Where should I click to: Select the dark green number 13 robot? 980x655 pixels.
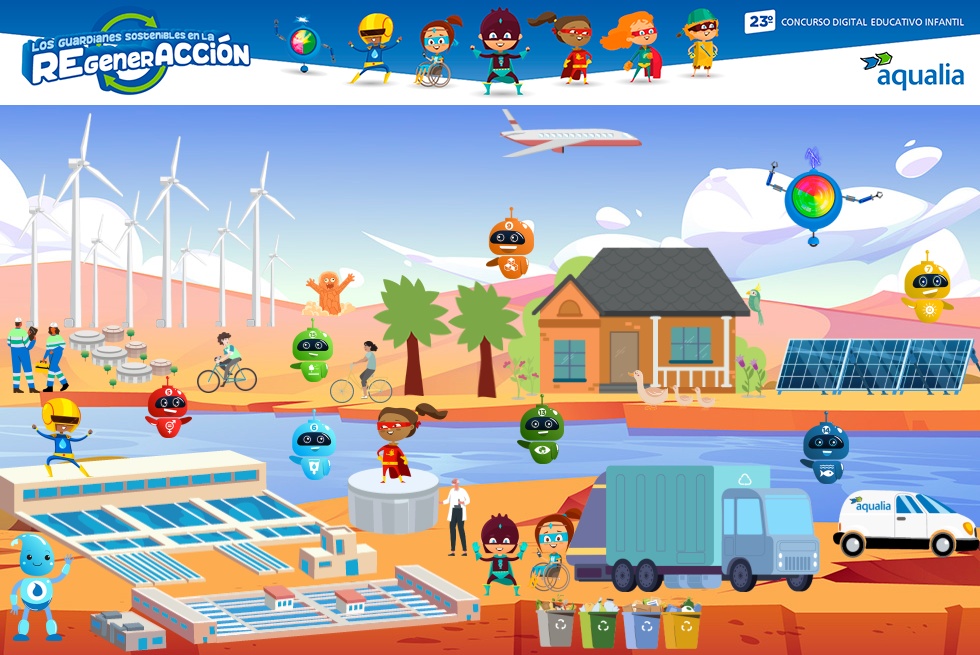(x=541, y=430)
